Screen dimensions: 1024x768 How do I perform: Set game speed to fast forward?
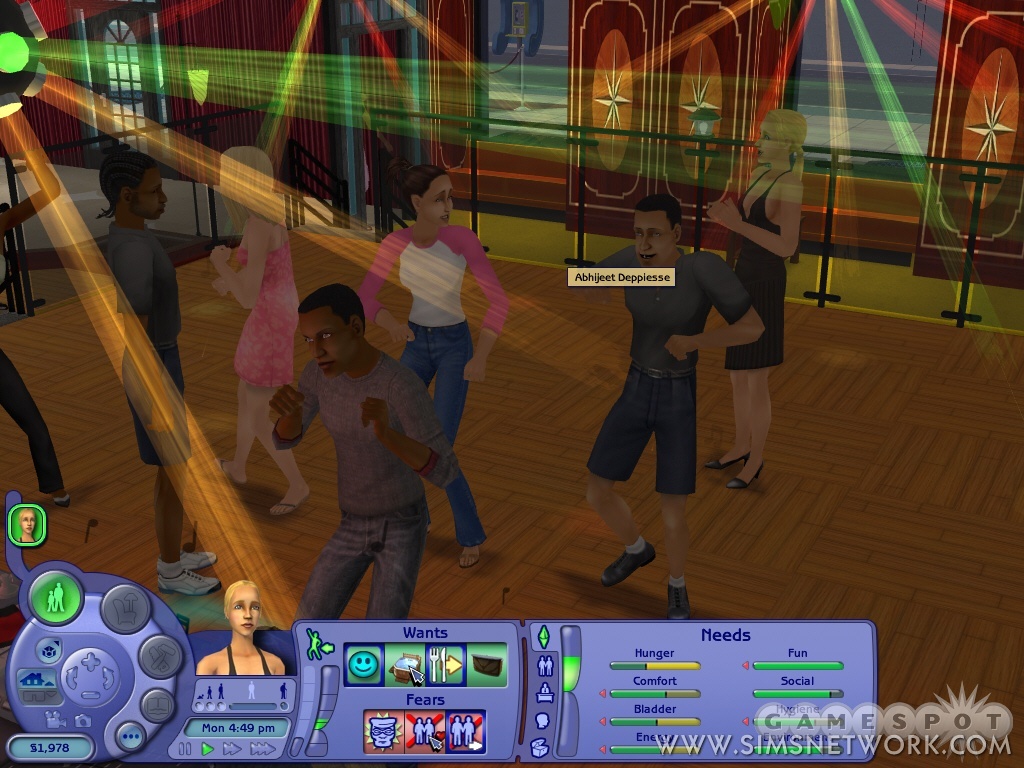[x=232, y=748]
